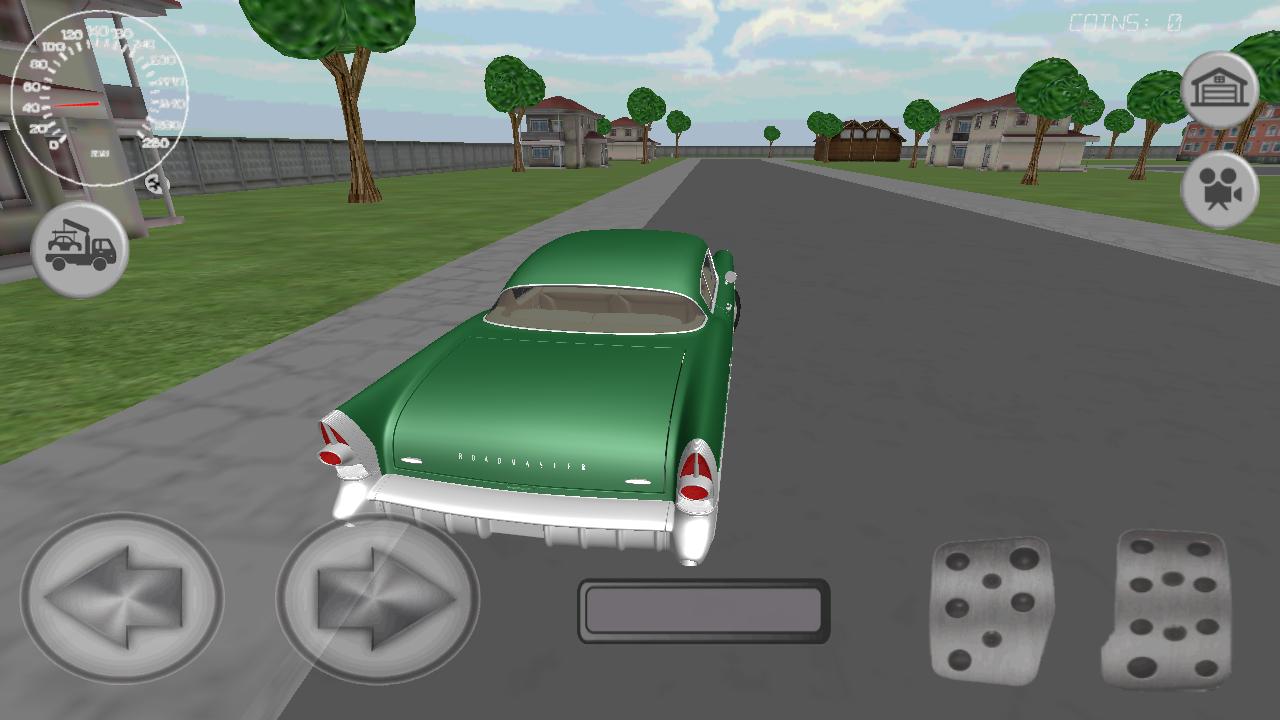1280x720 pixels.
Task: Tap the tow truck reset icon
Action: pos(80,249)
